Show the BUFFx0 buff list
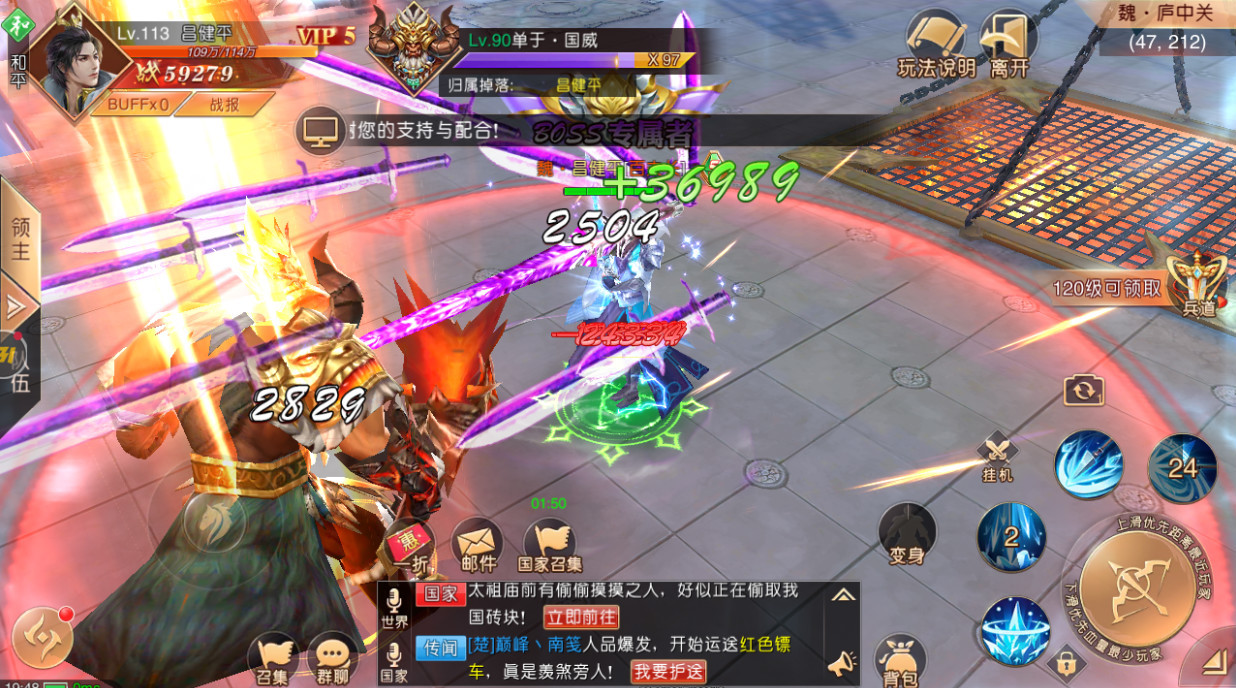 138,103
